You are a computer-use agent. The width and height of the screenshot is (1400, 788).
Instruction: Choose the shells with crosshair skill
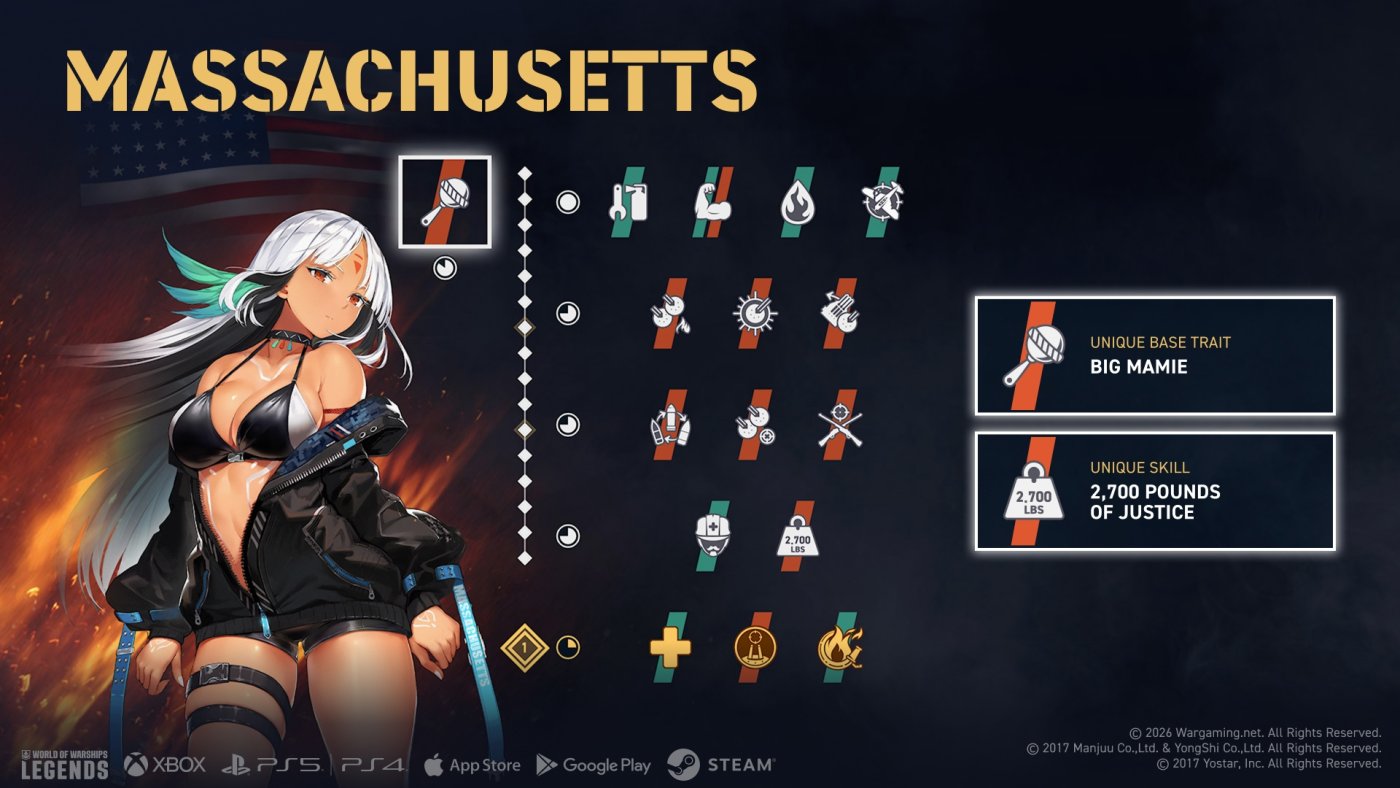pos(755,425)
